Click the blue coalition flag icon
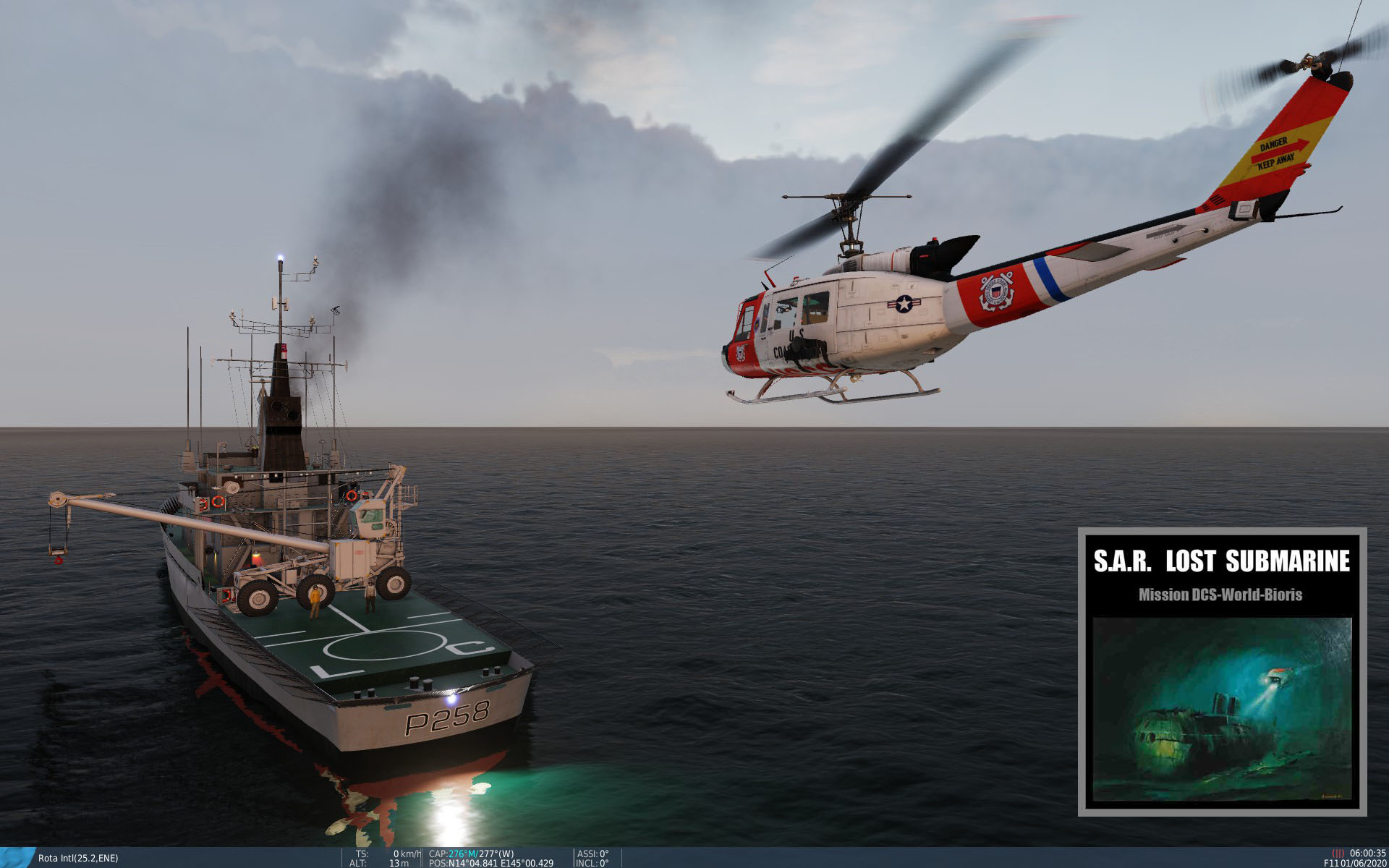1389x868 pixels. pyautogui.click(x=16, y=857)
